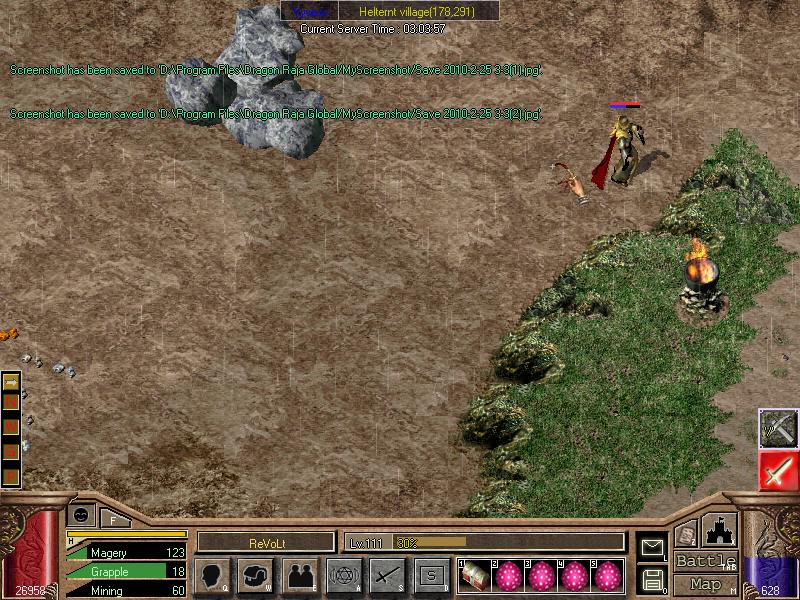
Task: Open the castle silhouette icon
Action: pyautogui.click(x=721, y=531)
